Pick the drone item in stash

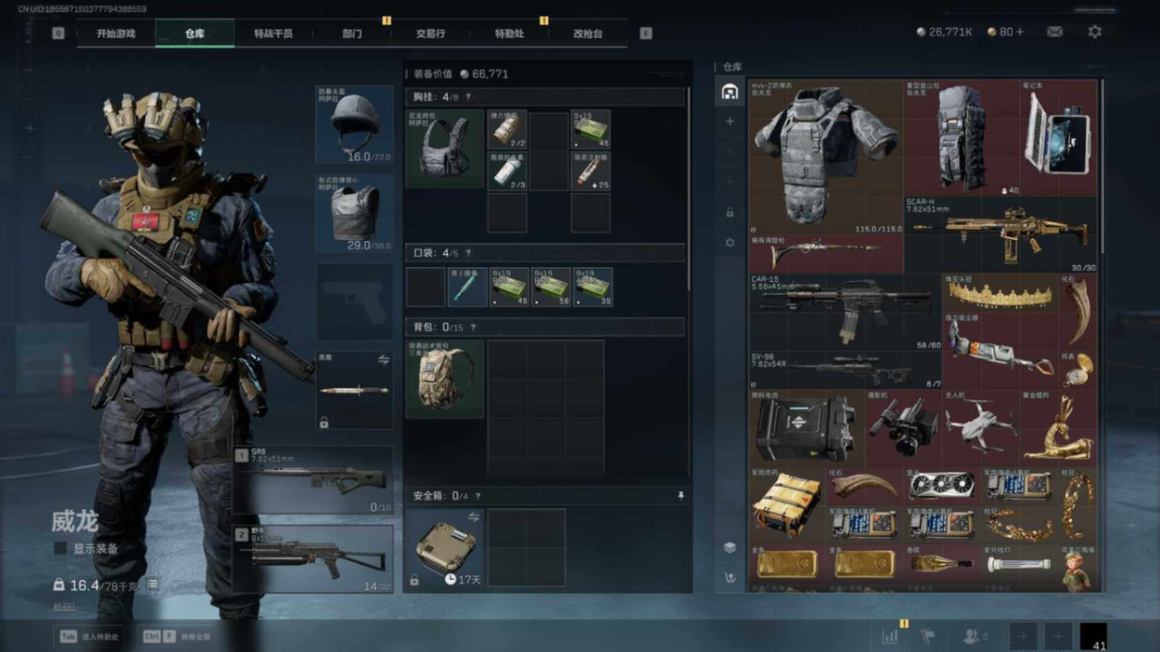point(978,426)
